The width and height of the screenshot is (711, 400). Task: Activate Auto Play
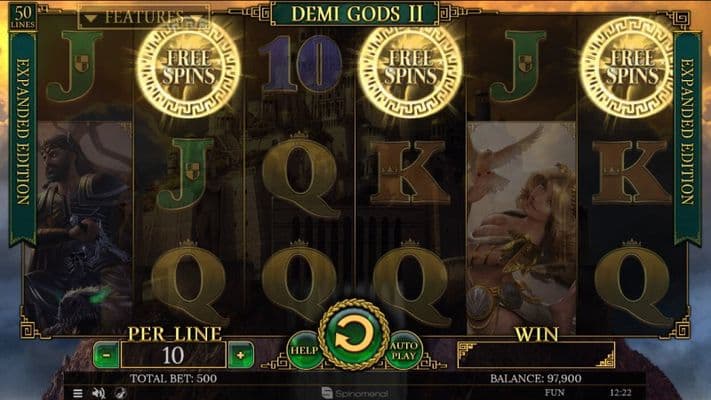[x=403, y=349]
